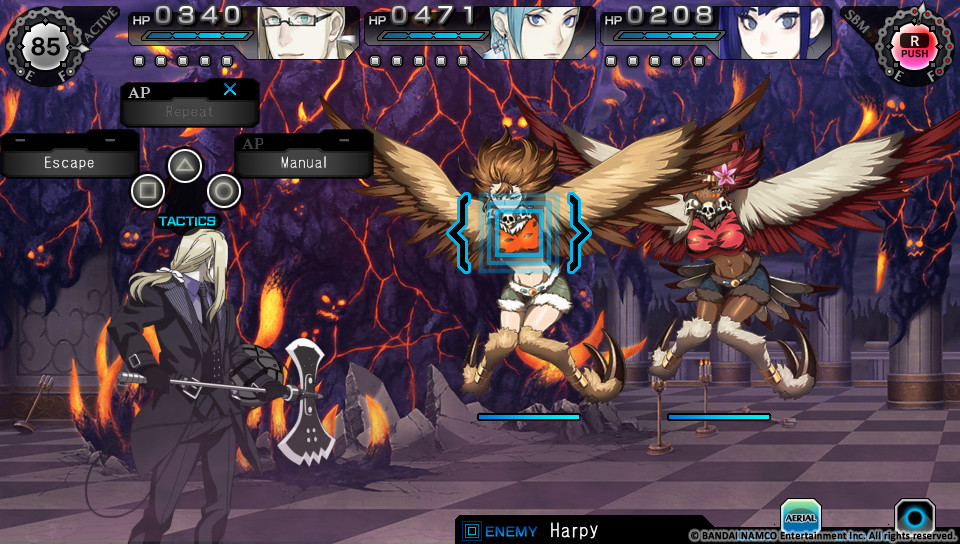Tap the AERIAL status icon
960x544 pixels.
point(800,516)
